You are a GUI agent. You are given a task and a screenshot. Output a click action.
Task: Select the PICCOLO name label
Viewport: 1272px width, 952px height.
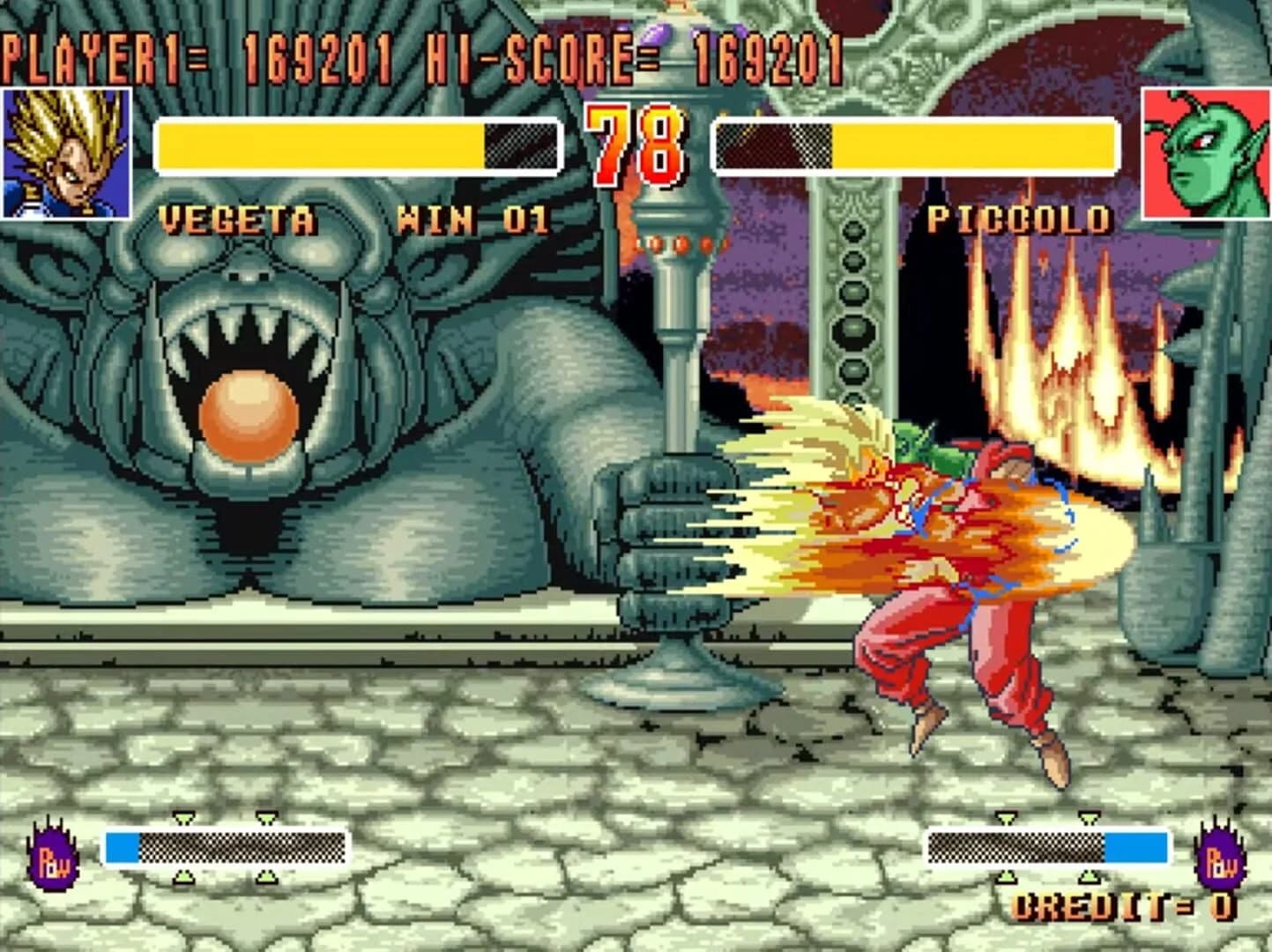pos(1021,217)
